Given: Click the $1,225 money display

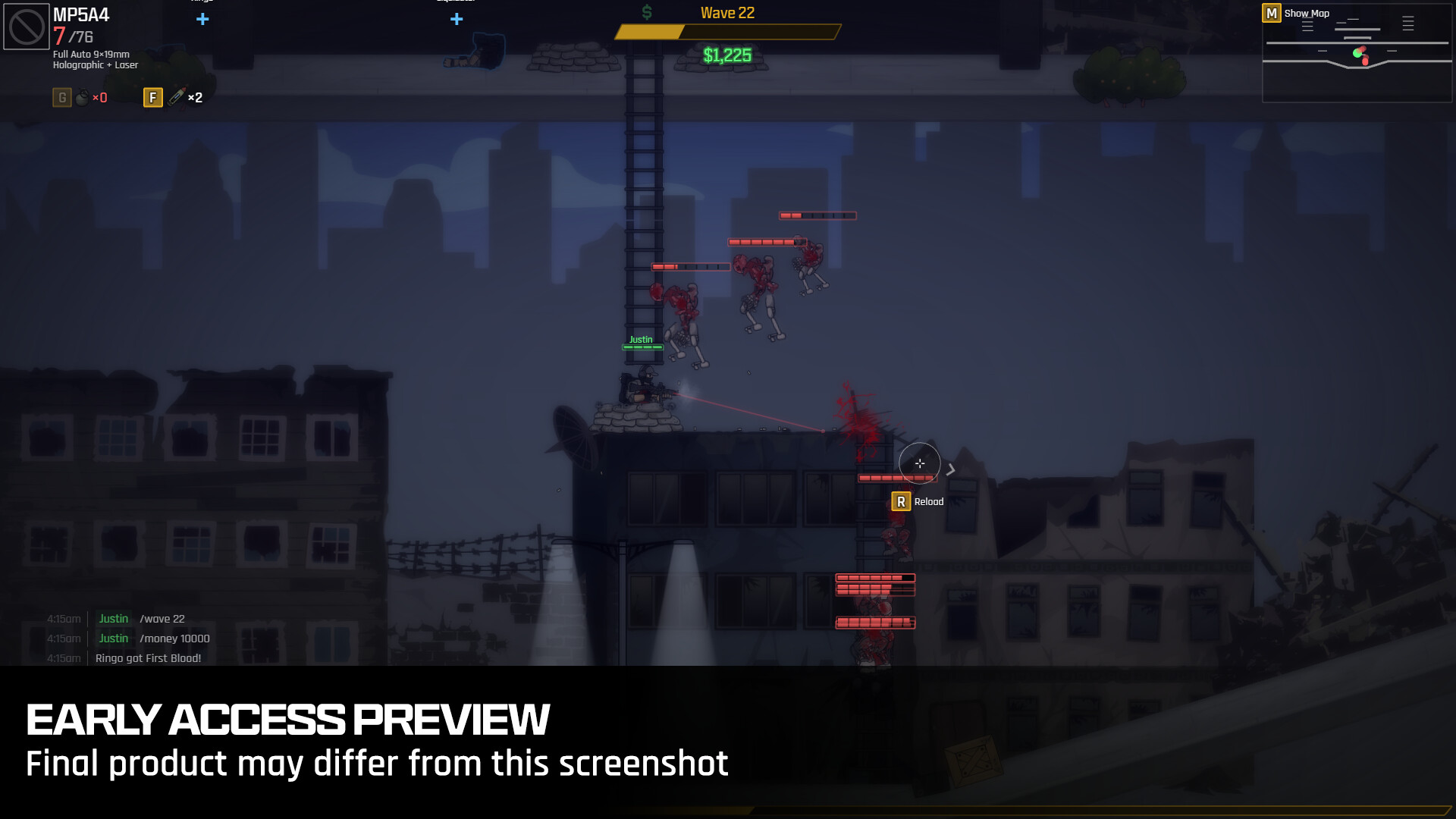Looking at the screenshot, I should [x=726, y=55].
